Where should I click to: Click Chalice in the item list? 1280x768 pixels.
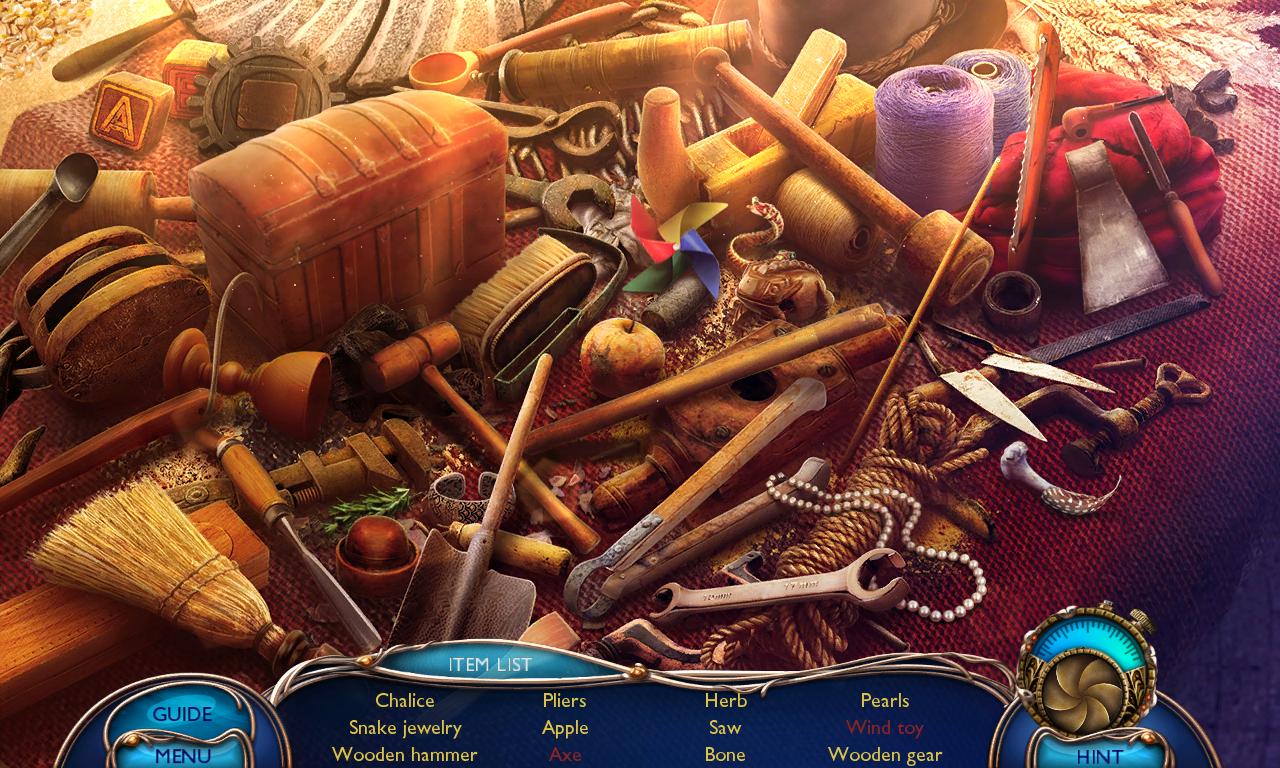[x=404, y=700]
